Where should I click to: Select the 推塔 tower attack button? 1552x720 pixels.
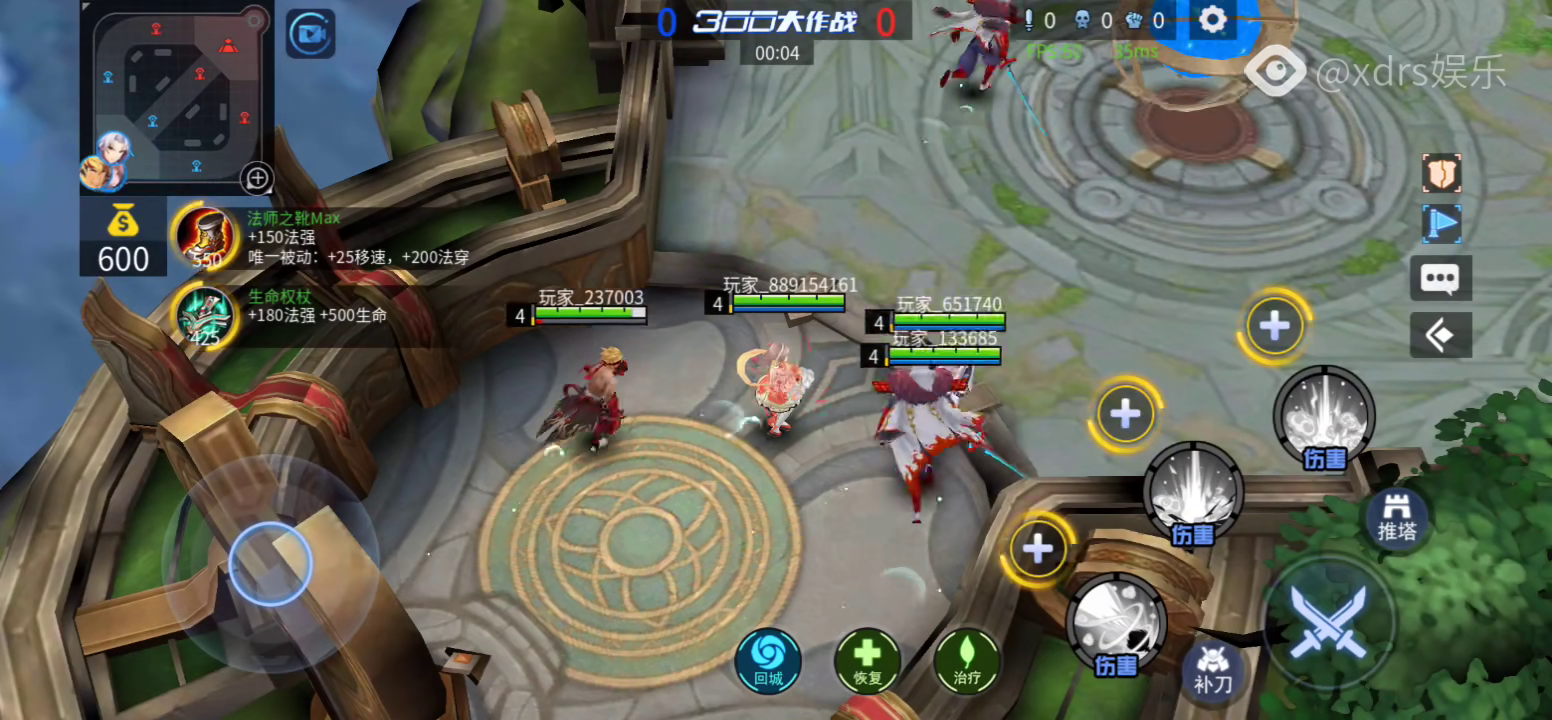[1396, 518]
